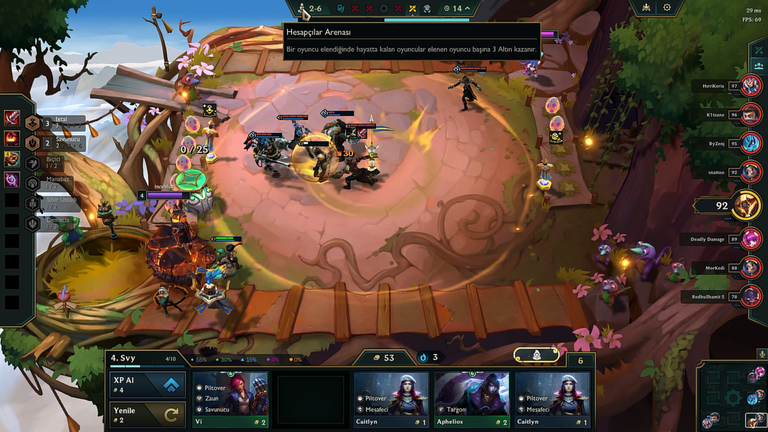
Task: Open the win streak counter
Action: (x=429, y=357)
